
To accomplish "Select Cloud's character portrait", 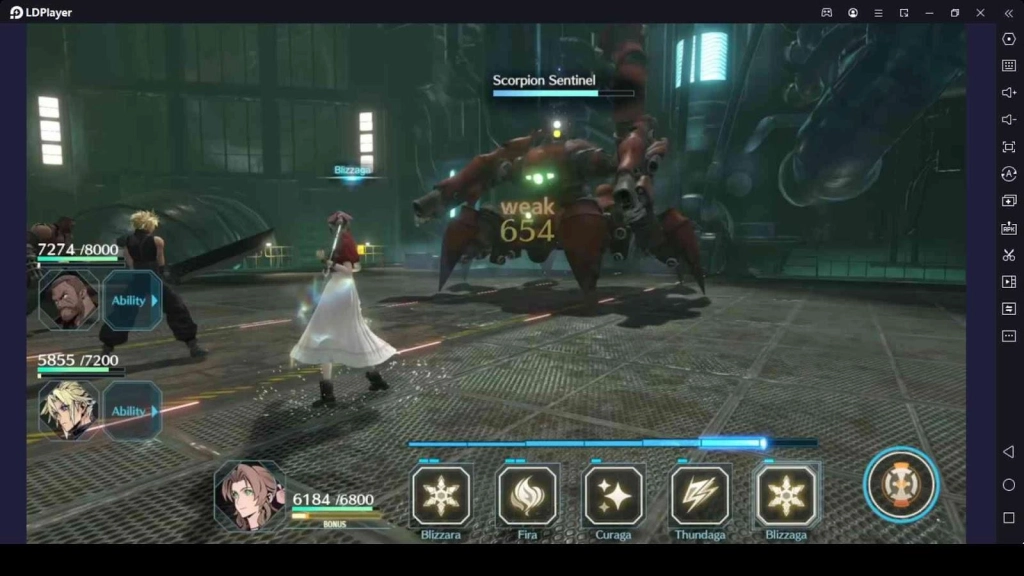I will [x=69, y=410].
